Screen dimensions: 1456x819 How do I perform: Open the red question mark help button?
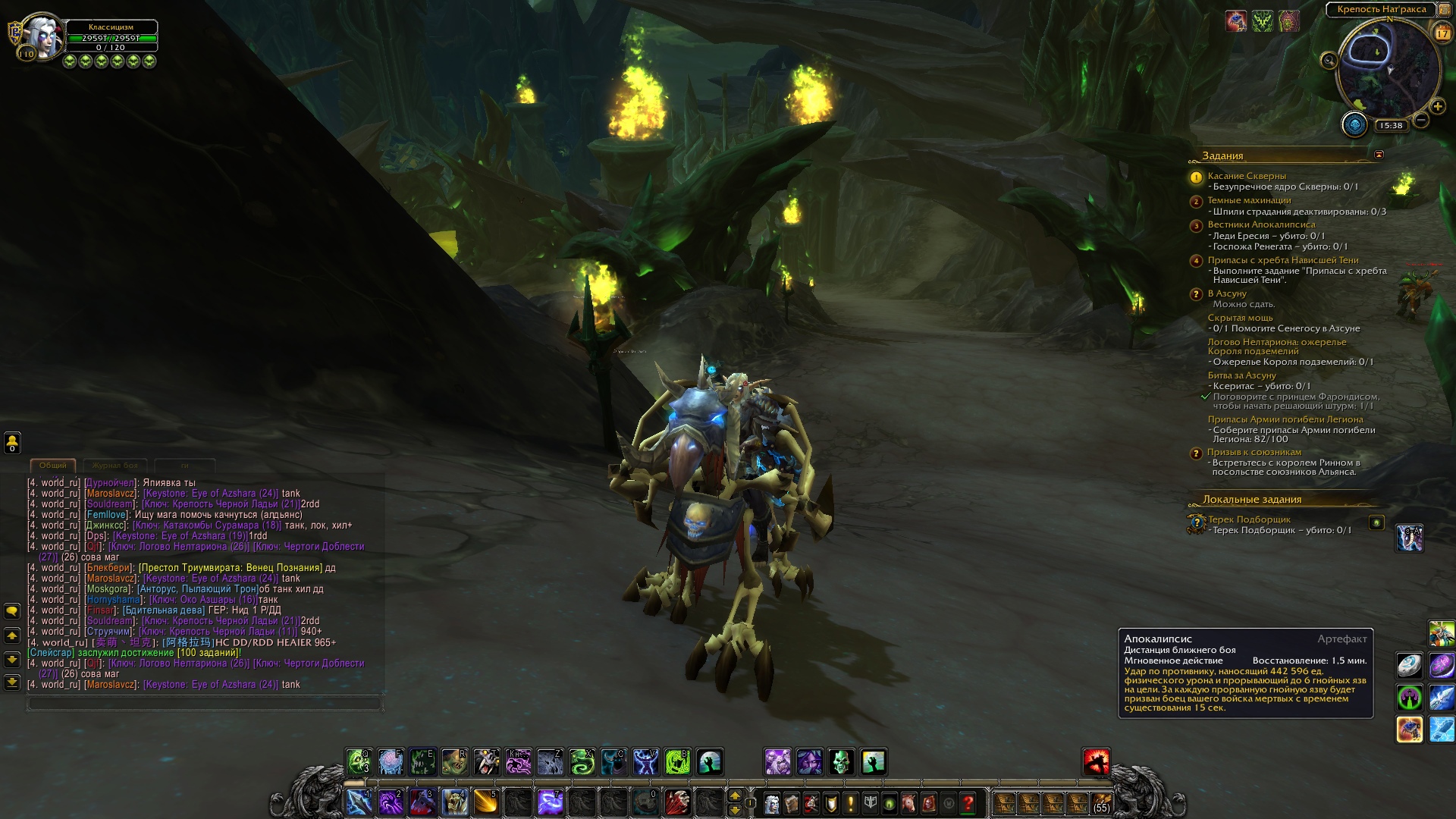pos(968,802)
